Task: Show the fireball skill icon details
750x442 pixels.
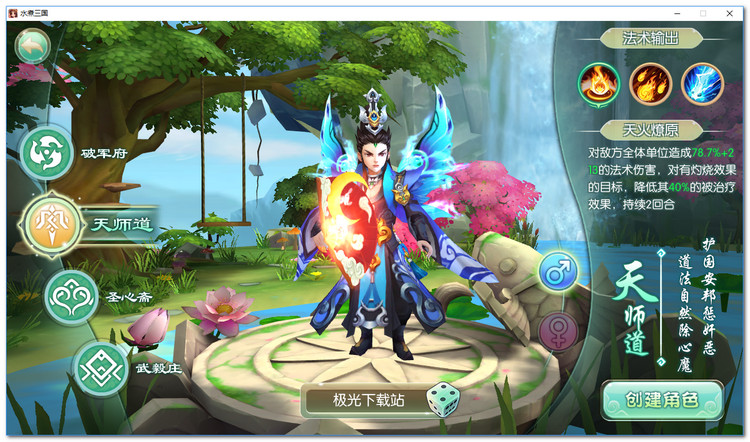Action: (651, 83)
